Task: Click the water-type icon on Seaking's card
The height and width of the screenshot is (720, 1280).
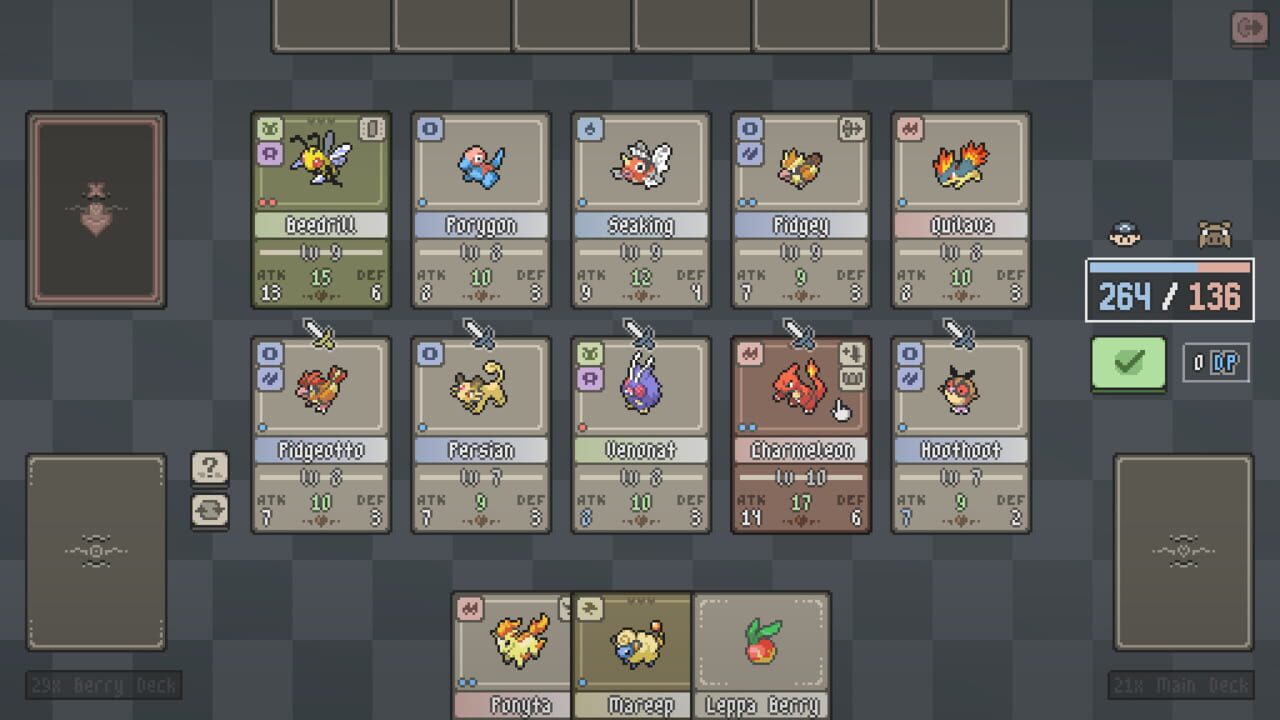Action: (589, 128)
